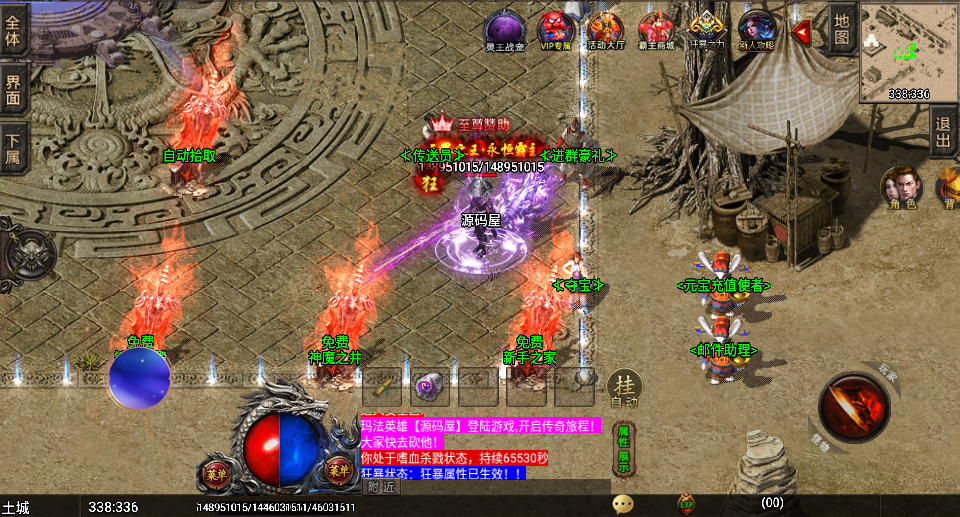This screenshot has width=960, height=517.
Task: Collapse the top icon row with red arrow
Action: pyautogui.click(x=801, y=31)
